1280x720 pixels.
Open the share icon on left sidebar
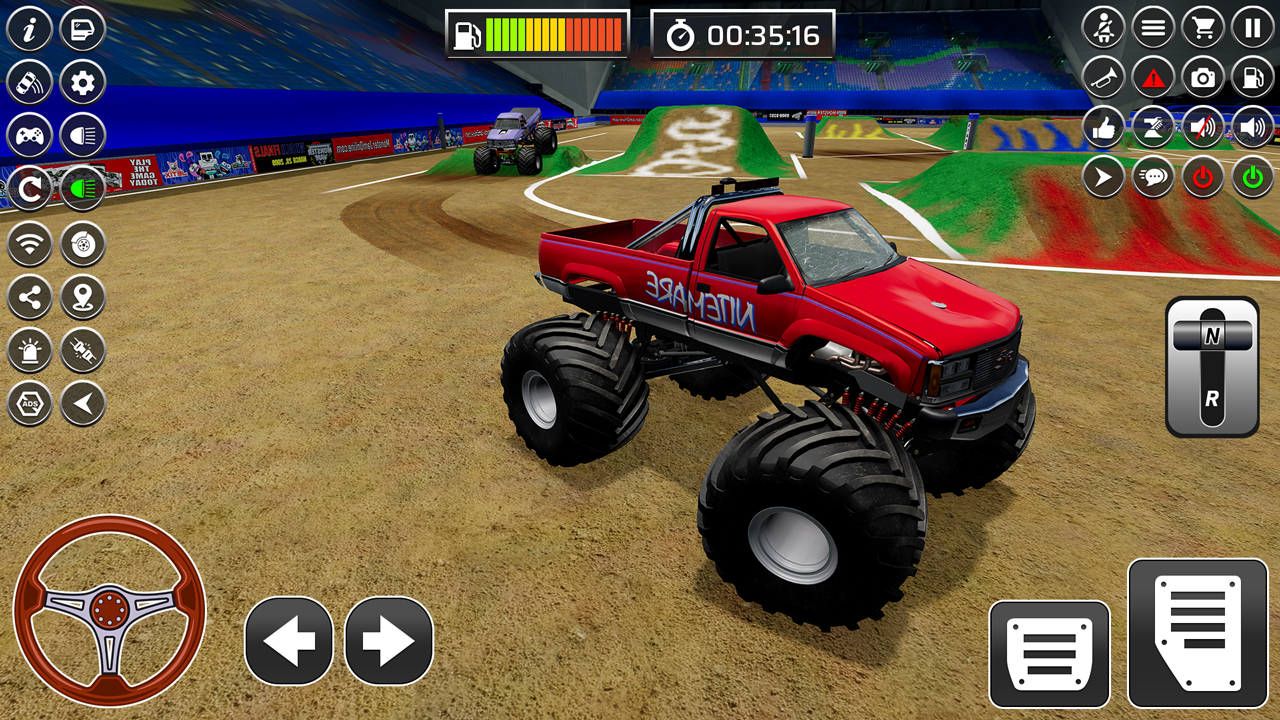(28, 296)
